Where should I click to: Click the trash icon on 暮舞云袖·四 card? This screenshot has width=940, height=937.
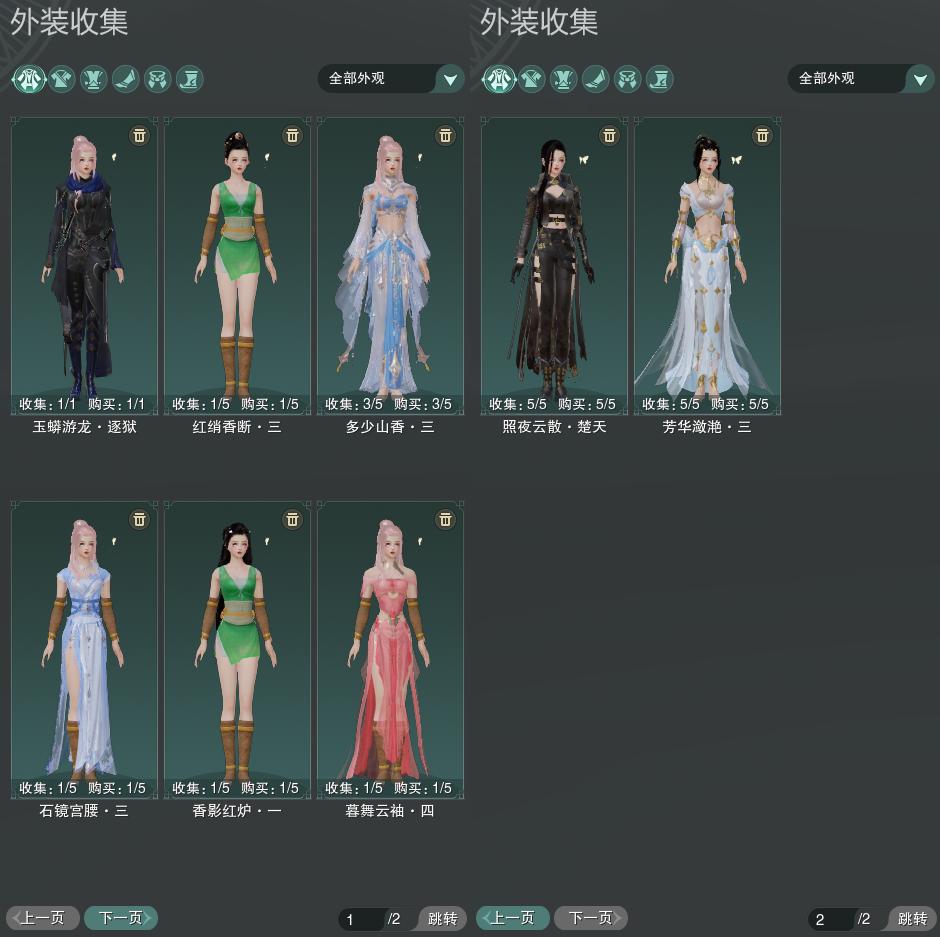pyautogui.click(x=445, y=519)
